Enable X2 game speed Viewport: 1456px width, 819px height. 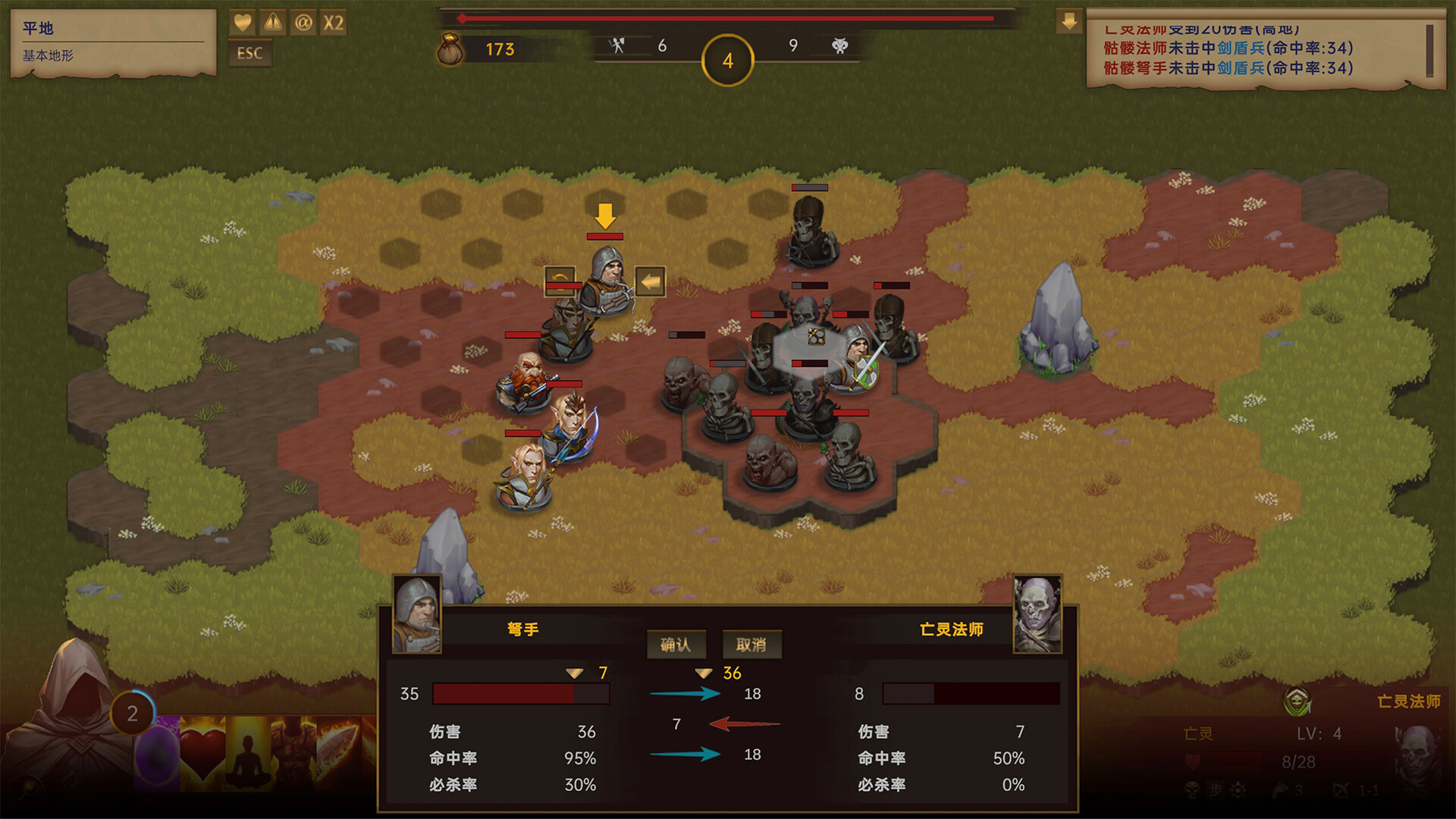pos(332,23)
